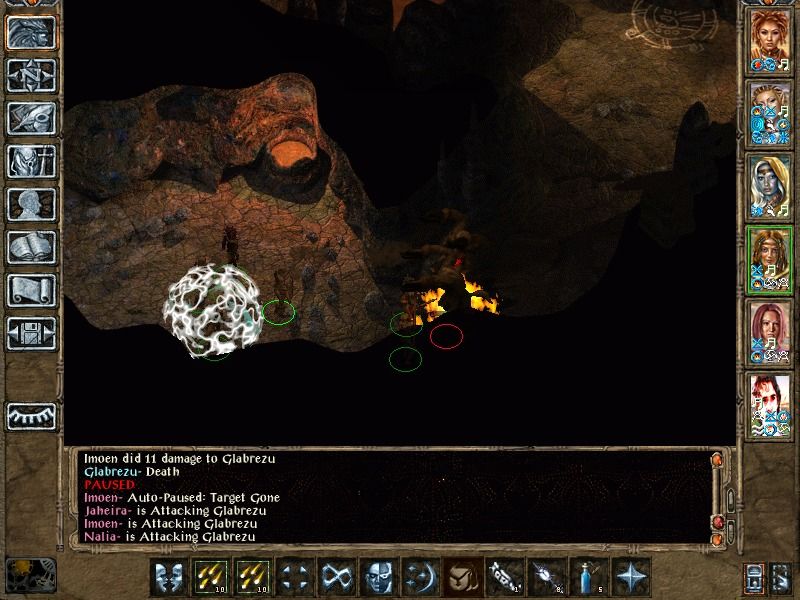Viewport: 800px width, 600px height.
Task: Open the options floppy disk menu
Action: tap(29, 333)
